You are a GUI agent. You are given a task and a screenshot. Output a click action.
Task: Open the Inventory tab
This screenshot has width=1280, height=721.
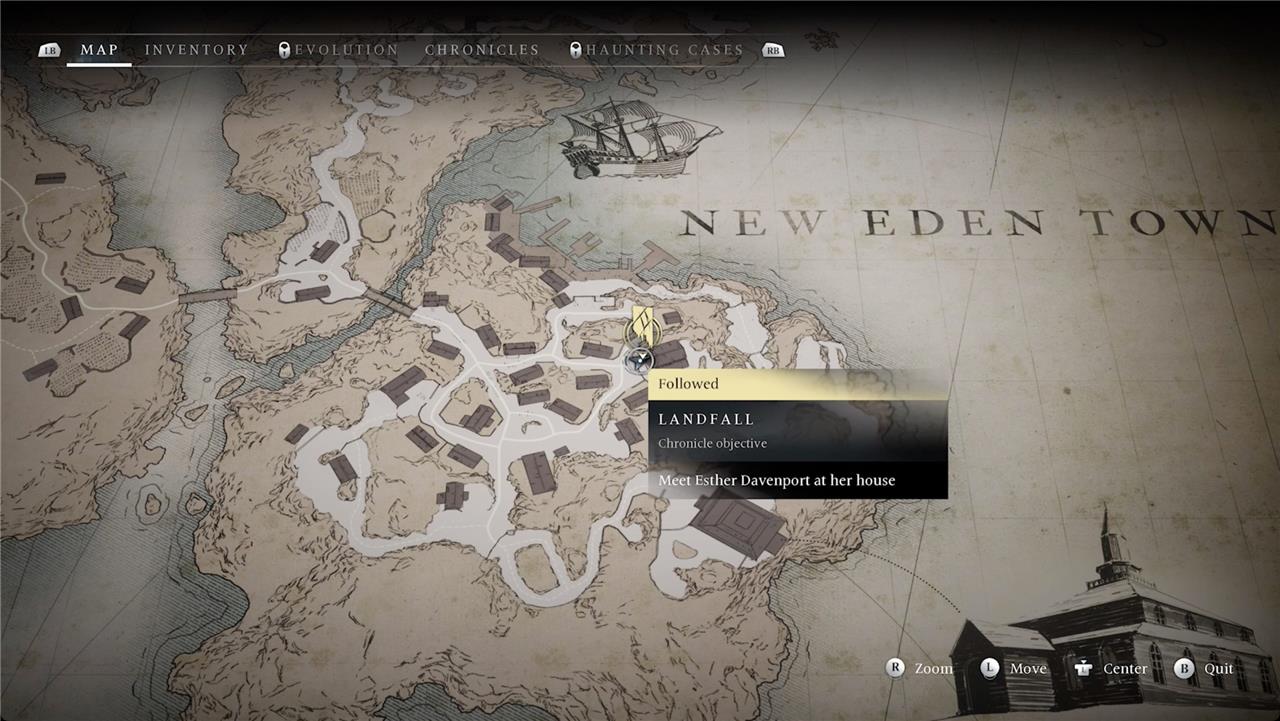tap(196, 50)
